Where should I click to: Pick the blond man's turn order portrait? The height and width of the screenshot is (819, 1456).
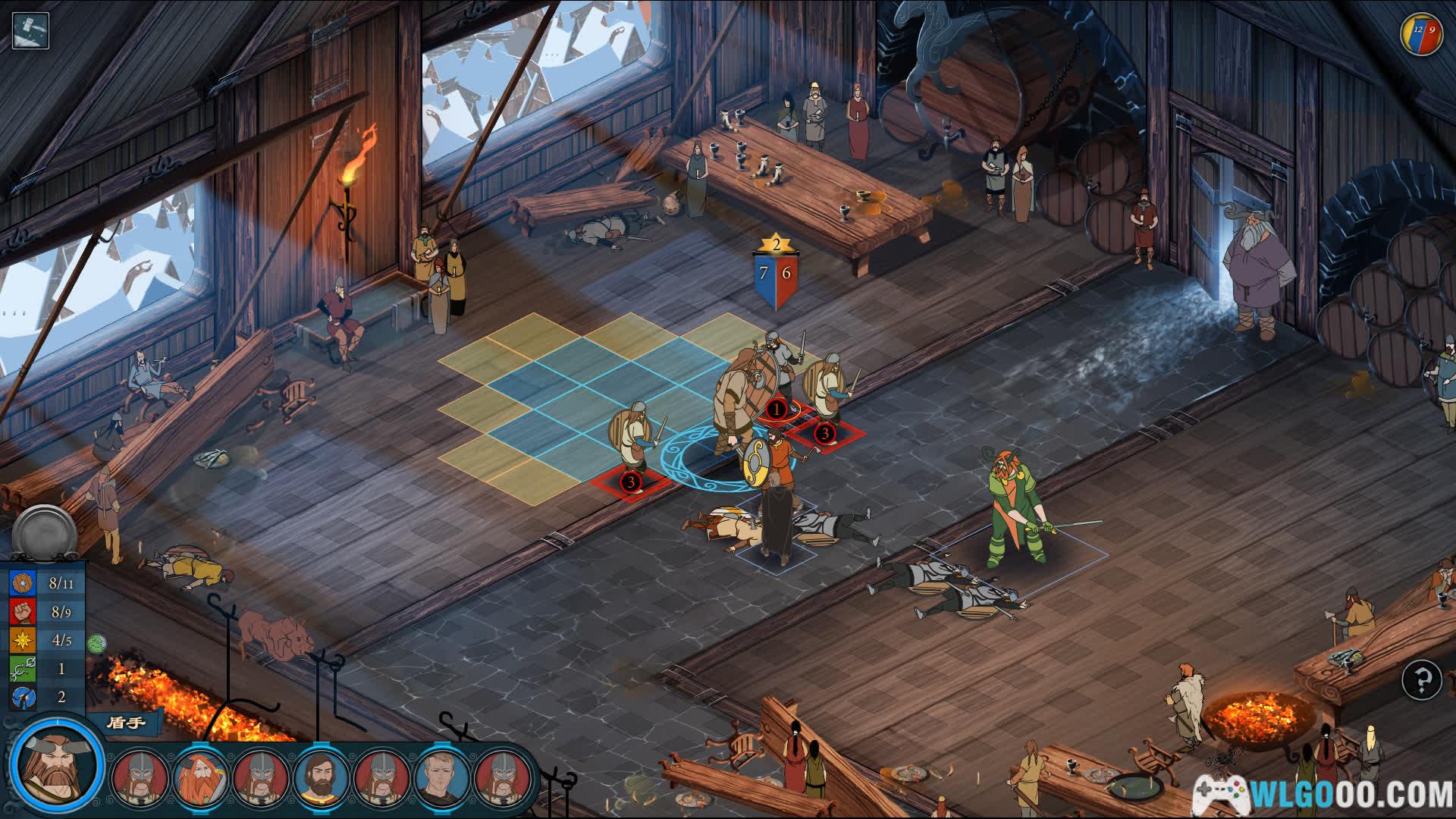(x=443, y=780)
